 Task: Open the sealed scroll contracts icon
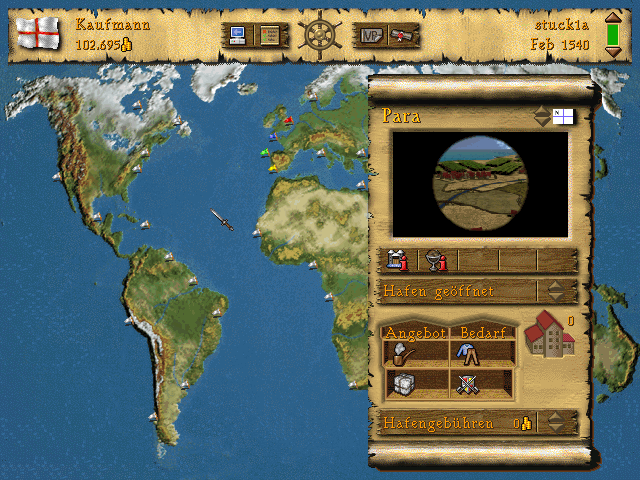(402, 36)
